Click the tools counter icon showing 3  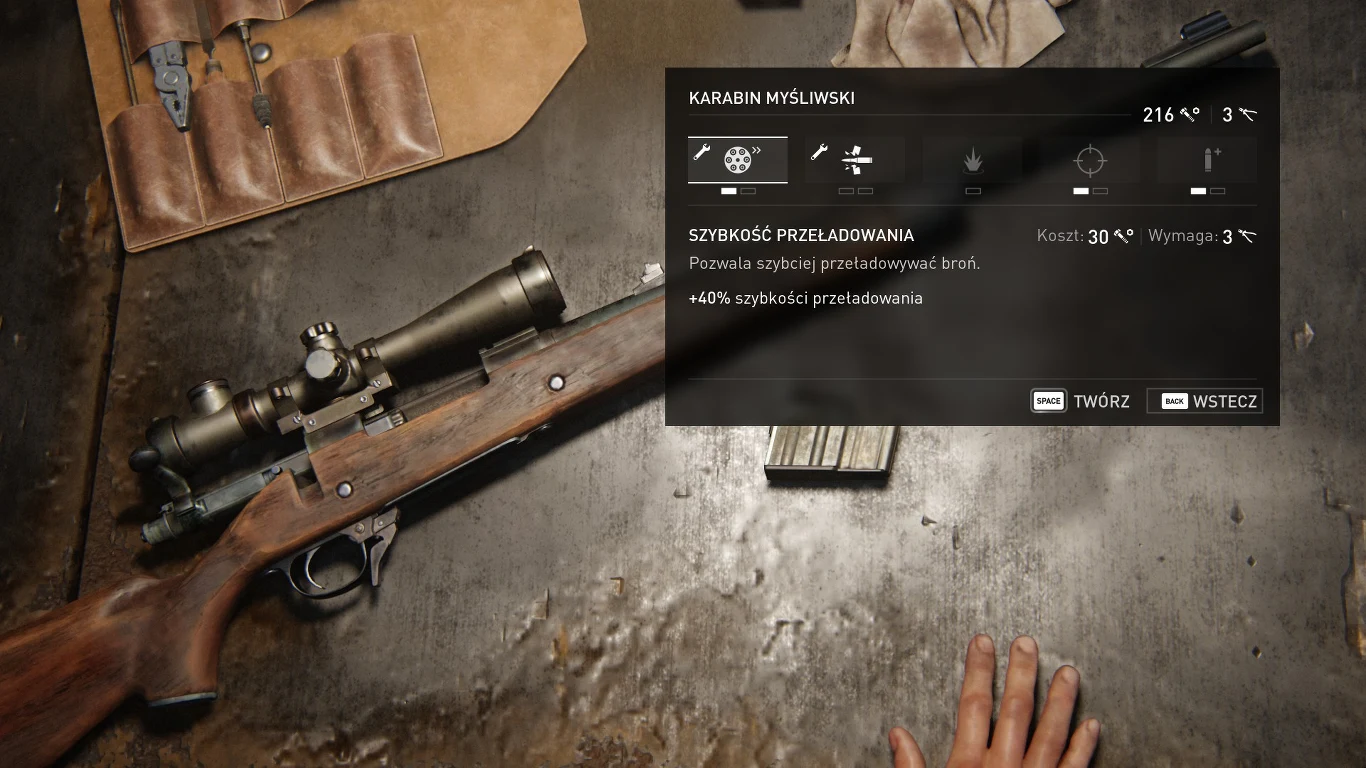(1246, 114)
